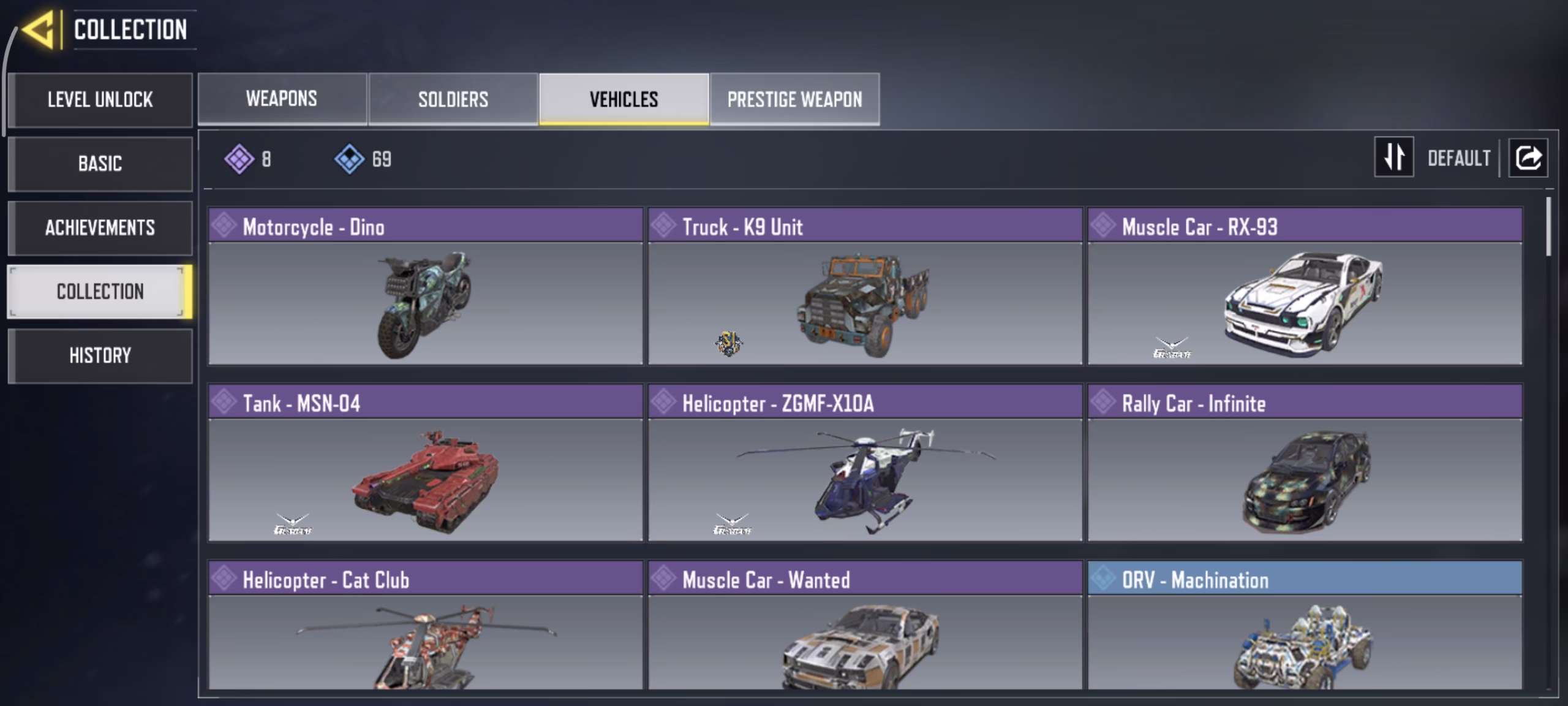Select the Helicopter - Cat Club skin
Image resolution: width=1568 pixels, height=706 pixels.
[426, 626]
